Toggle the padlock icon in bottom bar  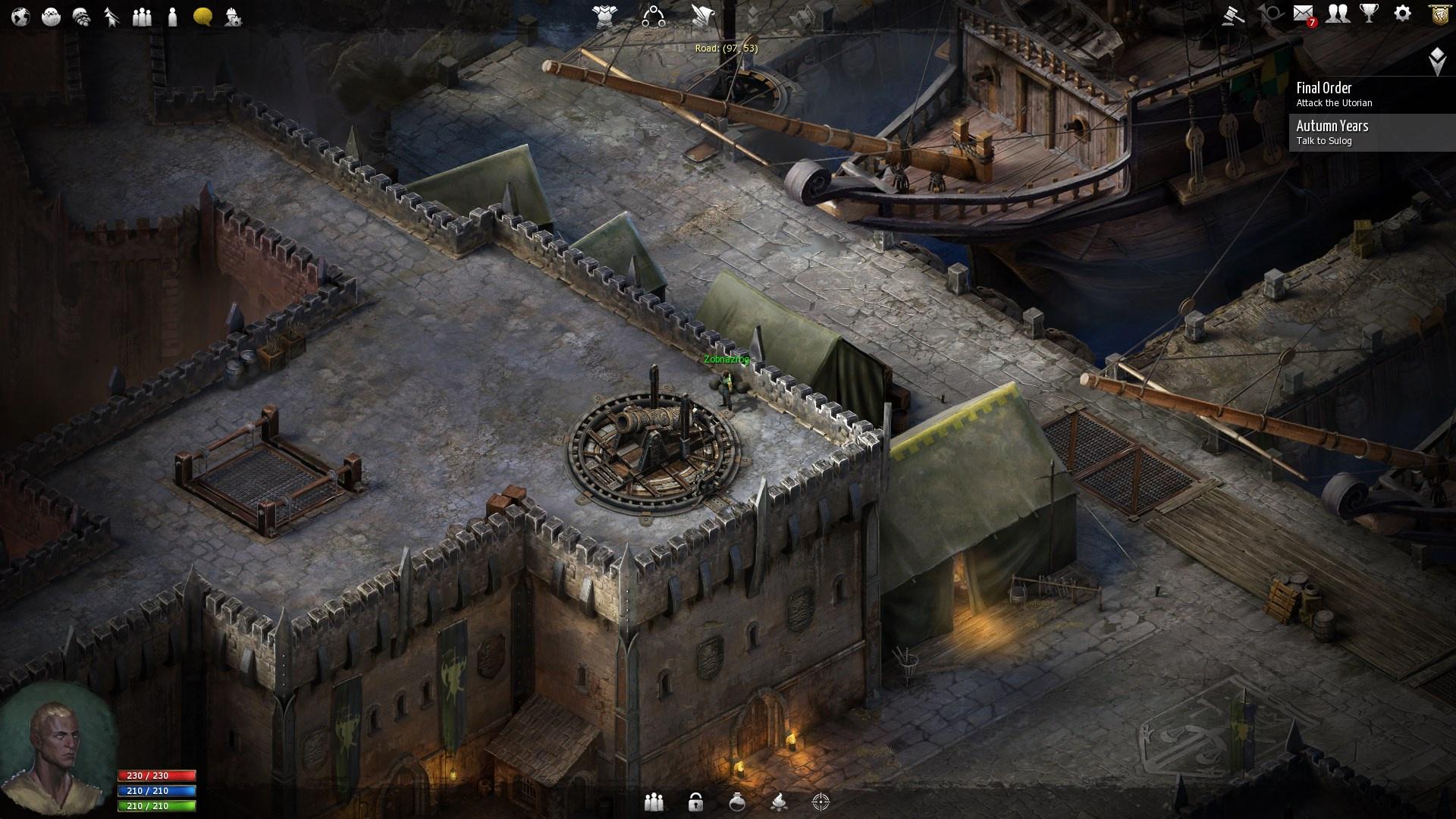point(695,802)
